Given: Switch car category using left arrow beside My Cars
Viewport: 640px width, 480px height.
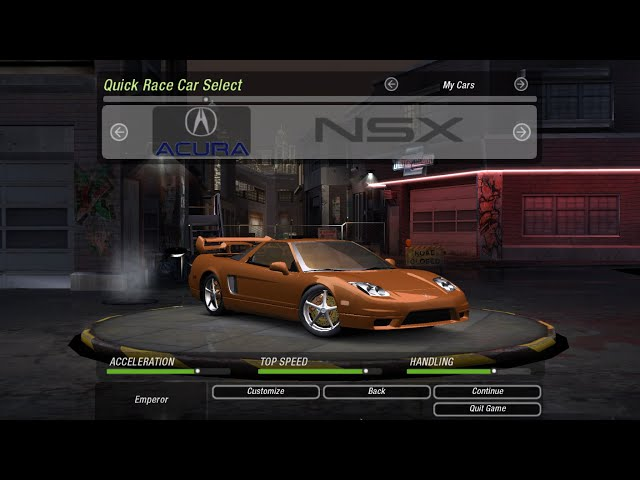Looking at the screenshot, I should click(391, 85).
